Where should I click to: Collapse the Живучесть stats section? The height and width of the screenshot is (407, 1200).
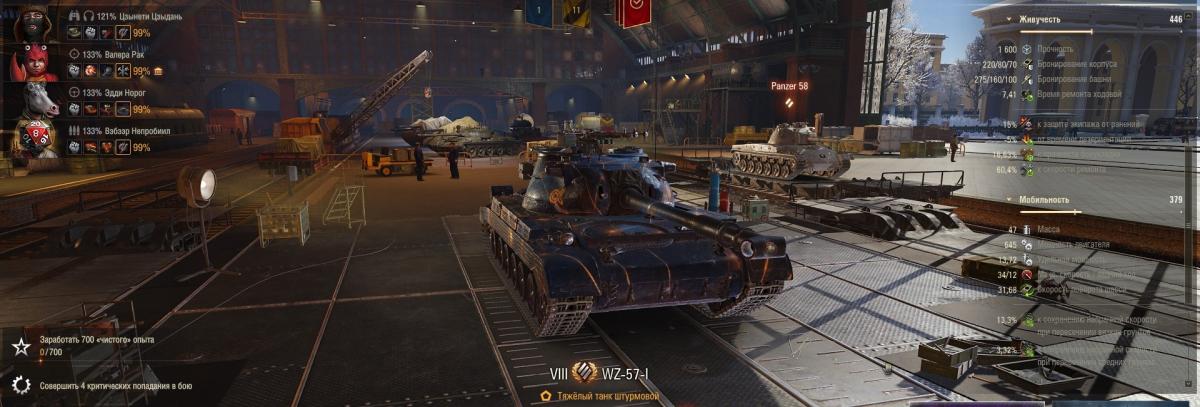pyautogui.click(x=1009, y=19)
